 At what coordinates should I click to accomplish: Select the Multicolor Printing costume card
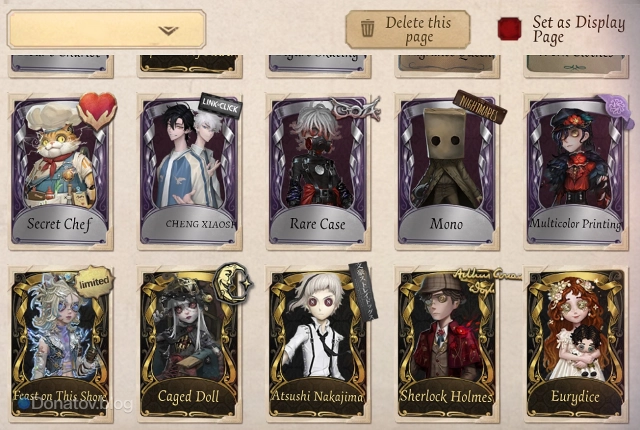[x=575, y=170]
